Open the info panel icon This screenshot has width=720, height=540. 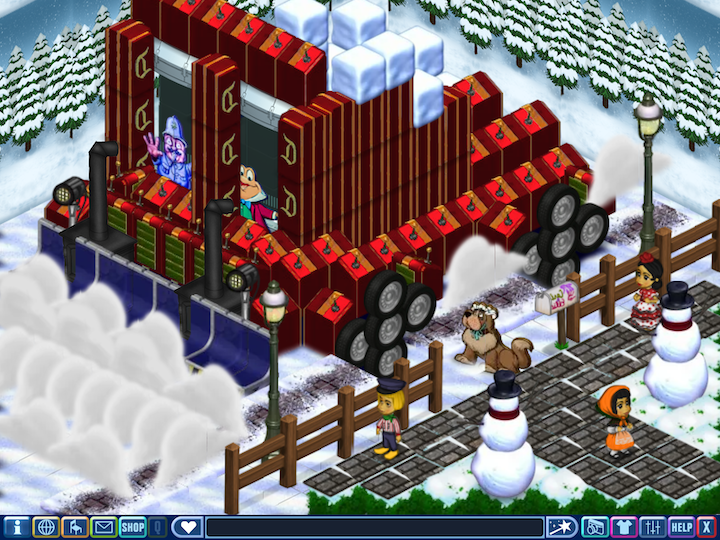pyautogui.click(x=15, y=527)
